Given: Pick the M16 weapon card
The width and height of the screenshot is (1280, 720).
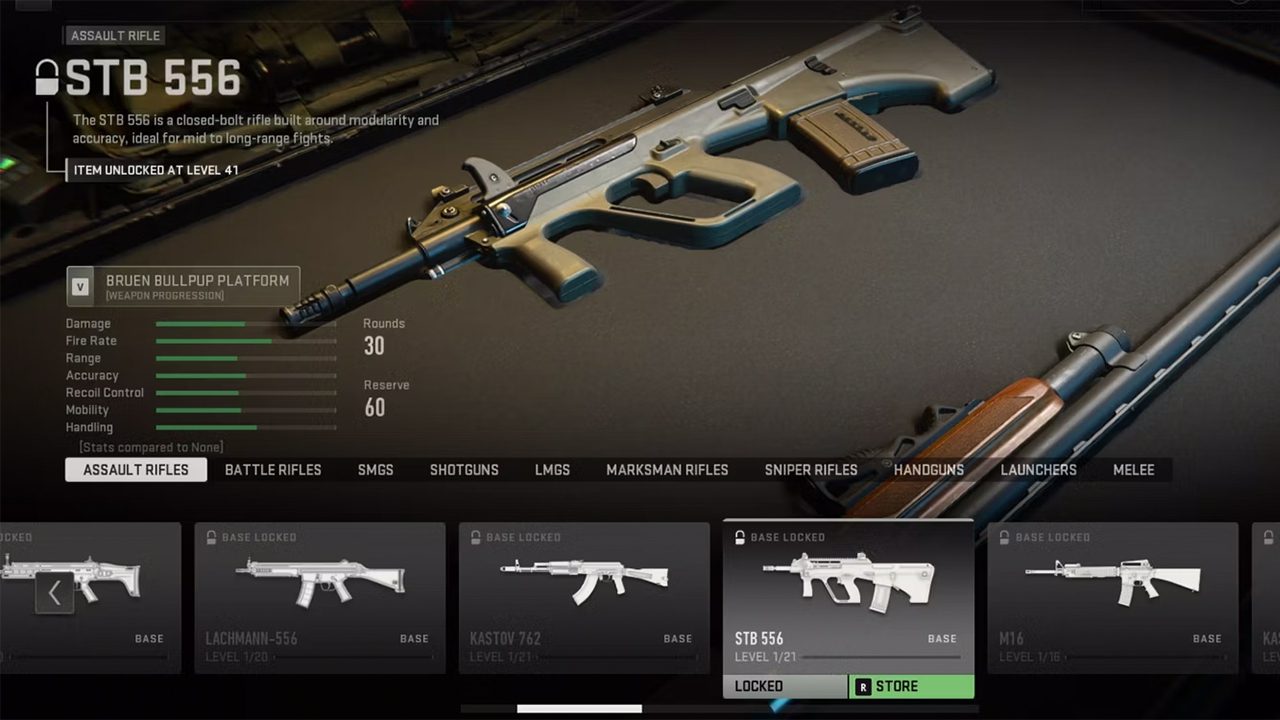Looking at the screenshot, I should (1112, 597).
